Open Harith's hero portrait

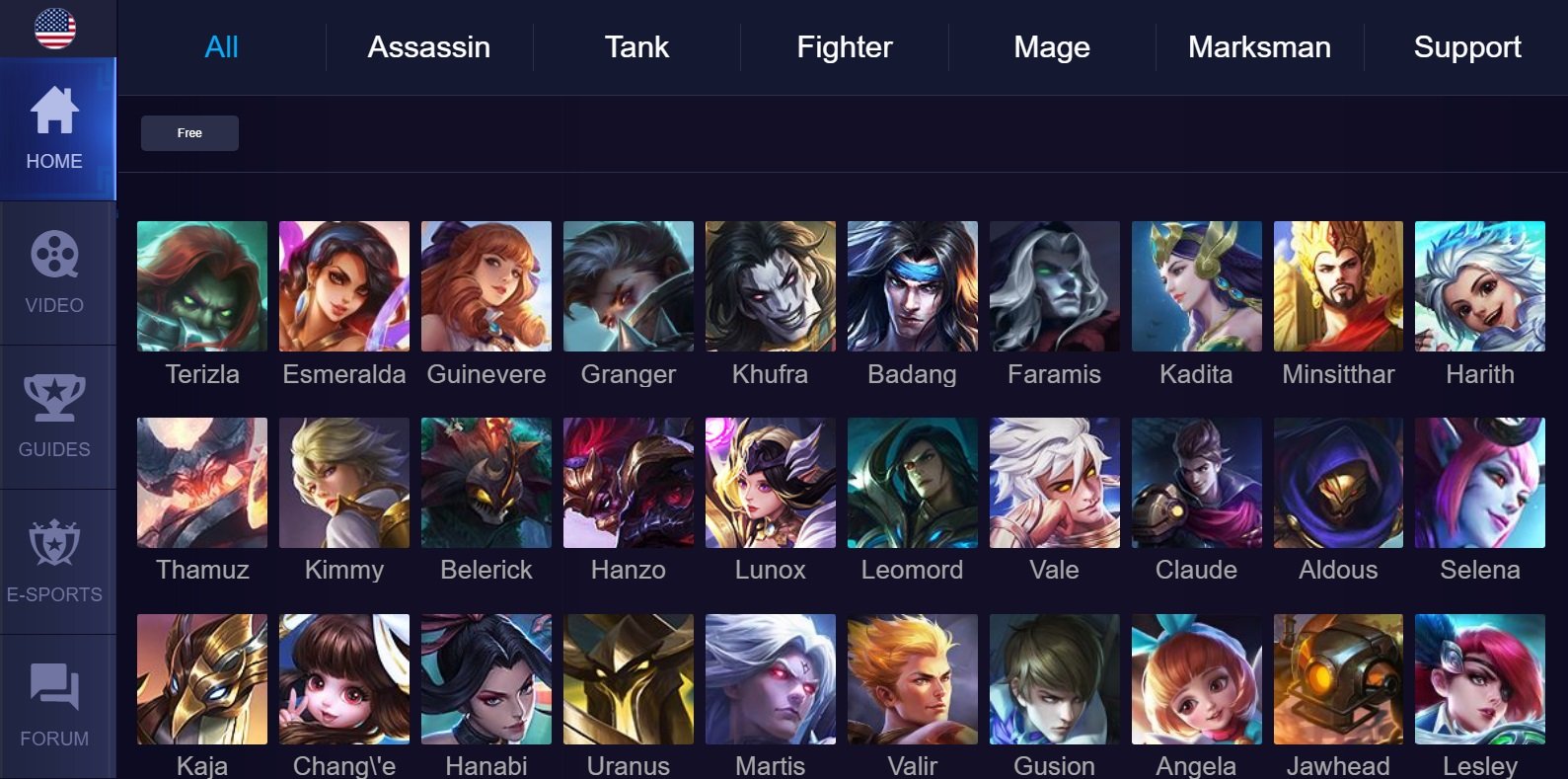pyautogui.click(x=1479, y=286)
